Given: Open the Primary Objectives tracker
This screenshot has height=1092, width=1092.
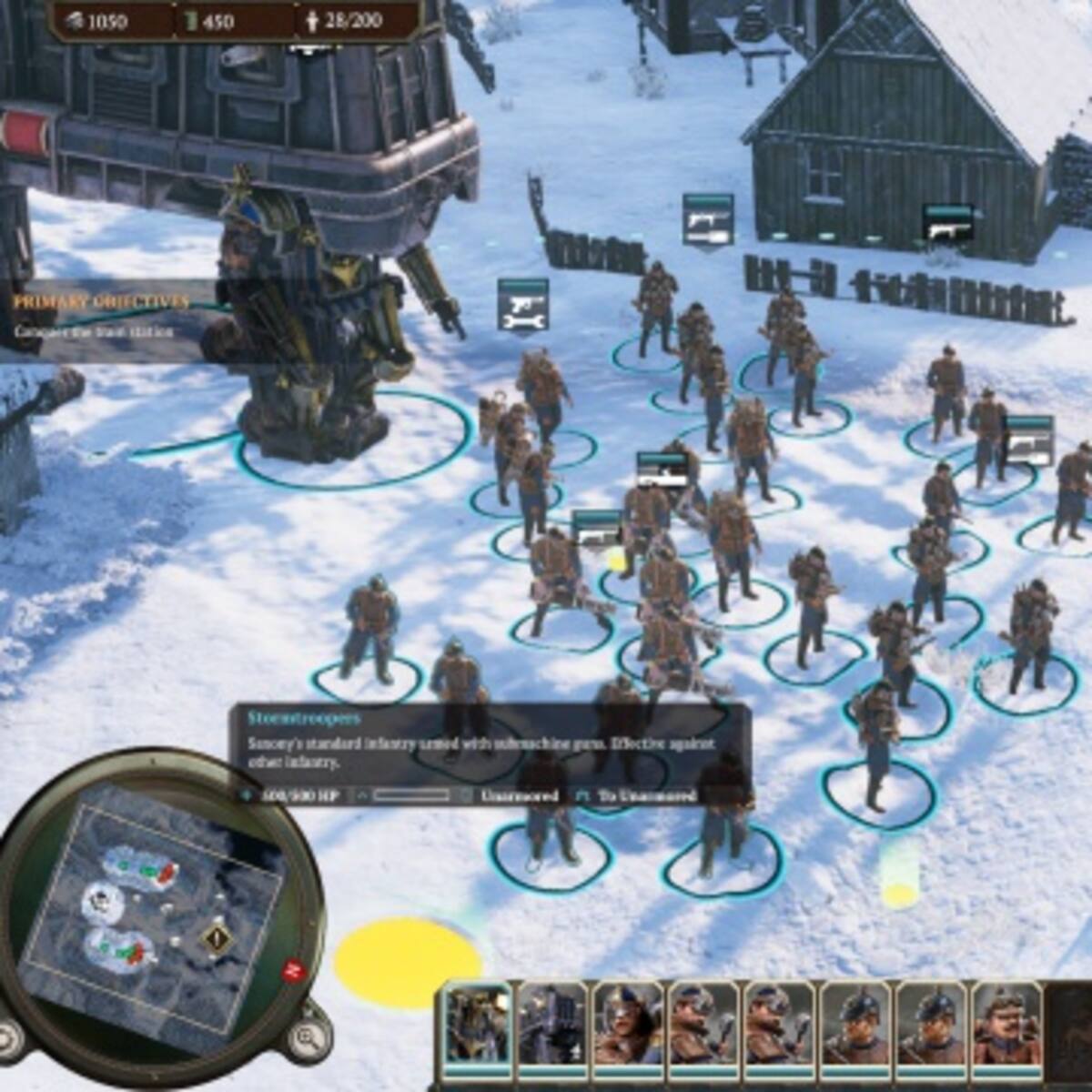Looking at the screenshot, I should tap(101, 302).
